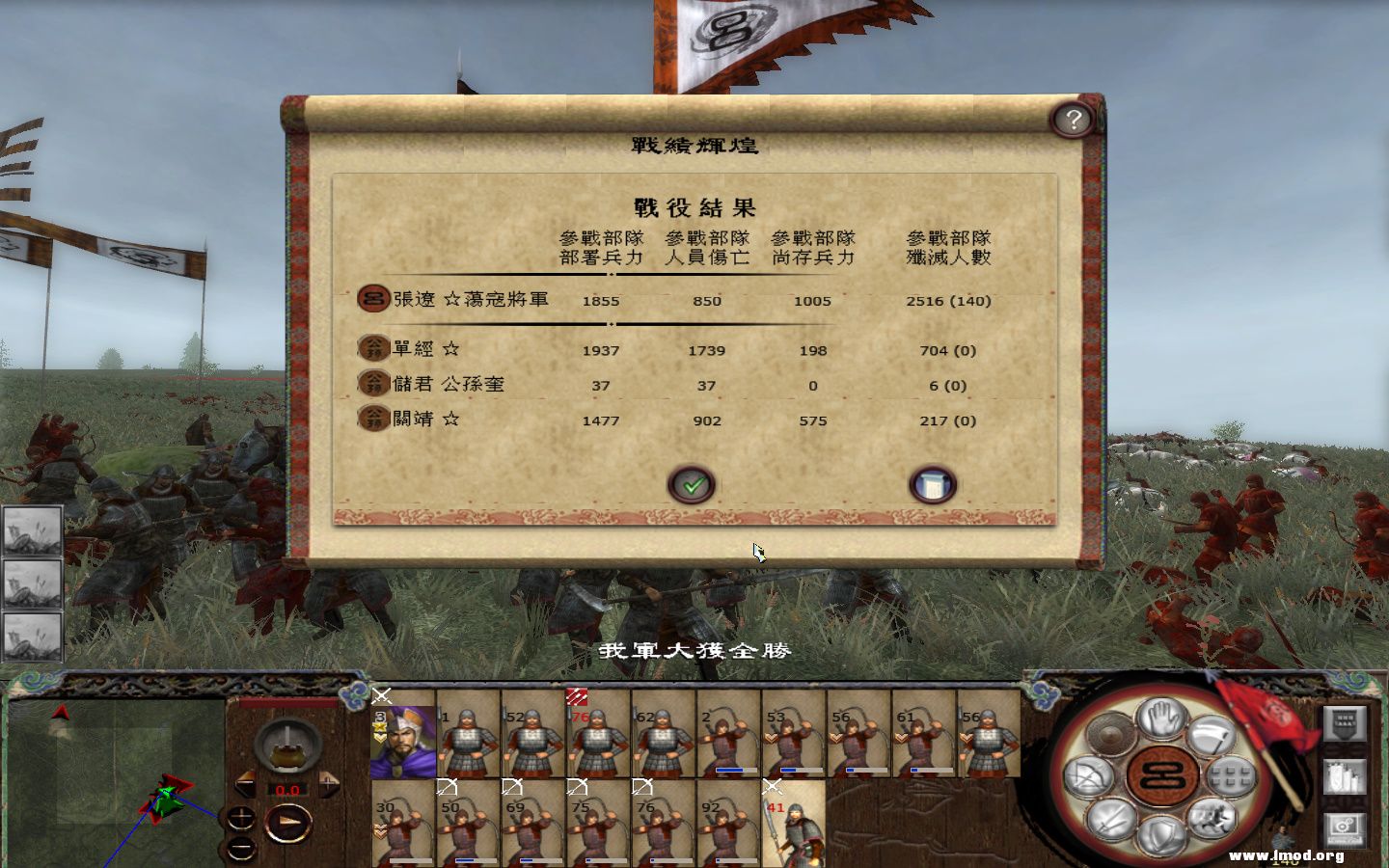The width and height of the screenshot is (1389, 868).
Task: Click the scroll icon beside the checkmark
Action: [931, 485]
